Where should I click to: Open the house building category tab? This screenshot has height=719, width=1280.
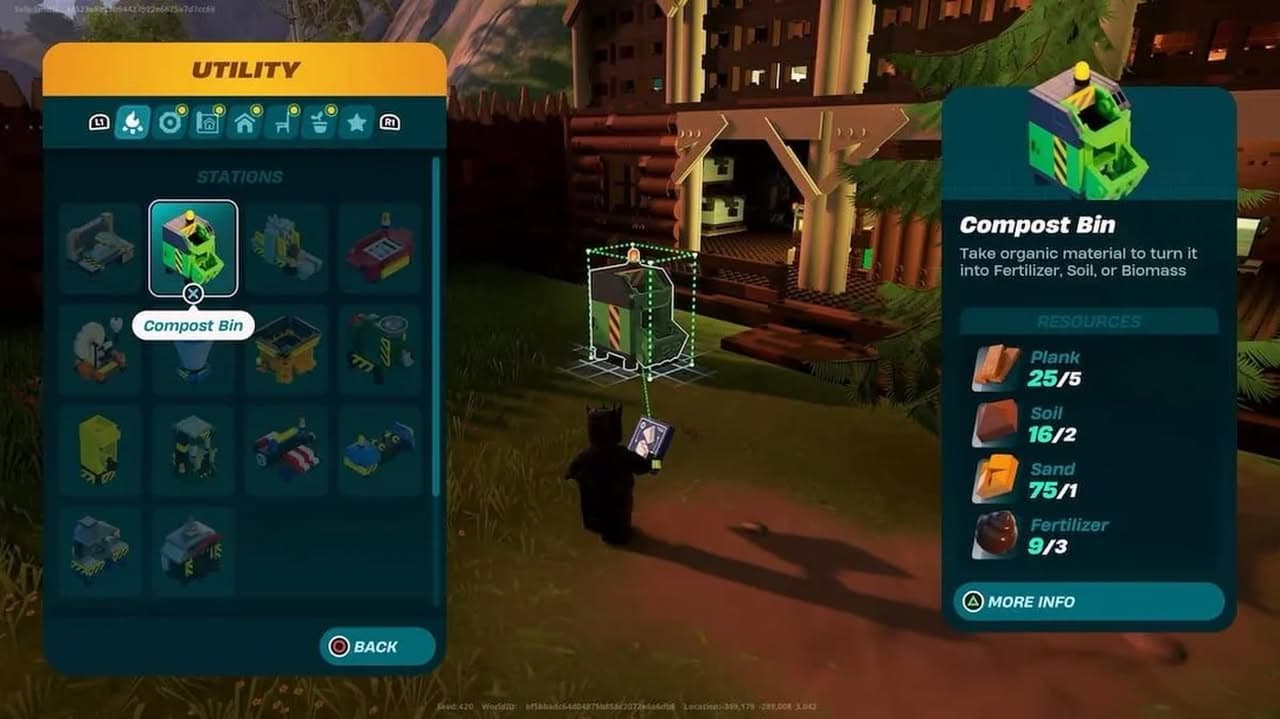pos(245,123)
